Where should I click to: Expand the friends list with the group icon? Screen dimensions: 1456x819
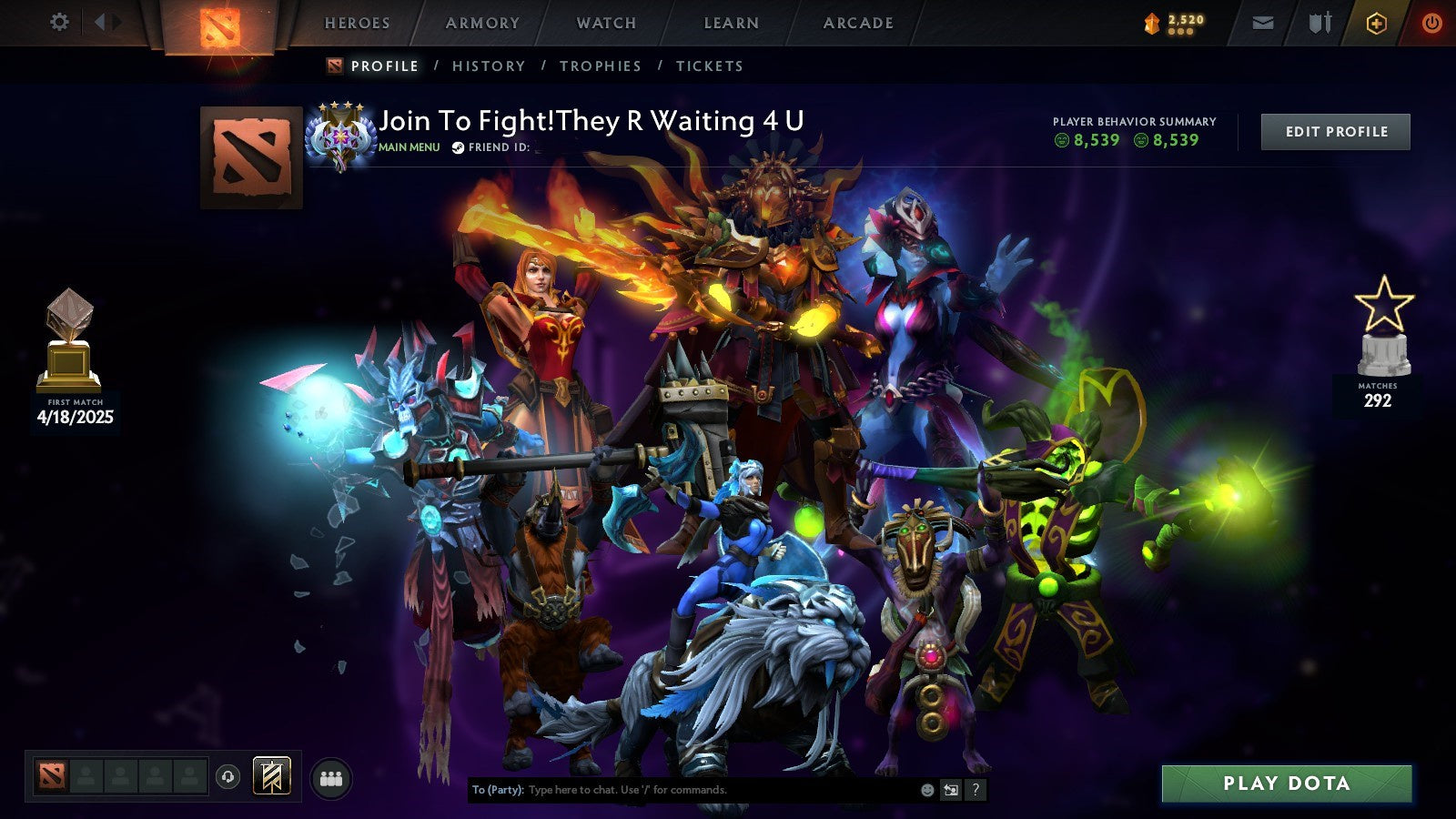coord(332,777)
